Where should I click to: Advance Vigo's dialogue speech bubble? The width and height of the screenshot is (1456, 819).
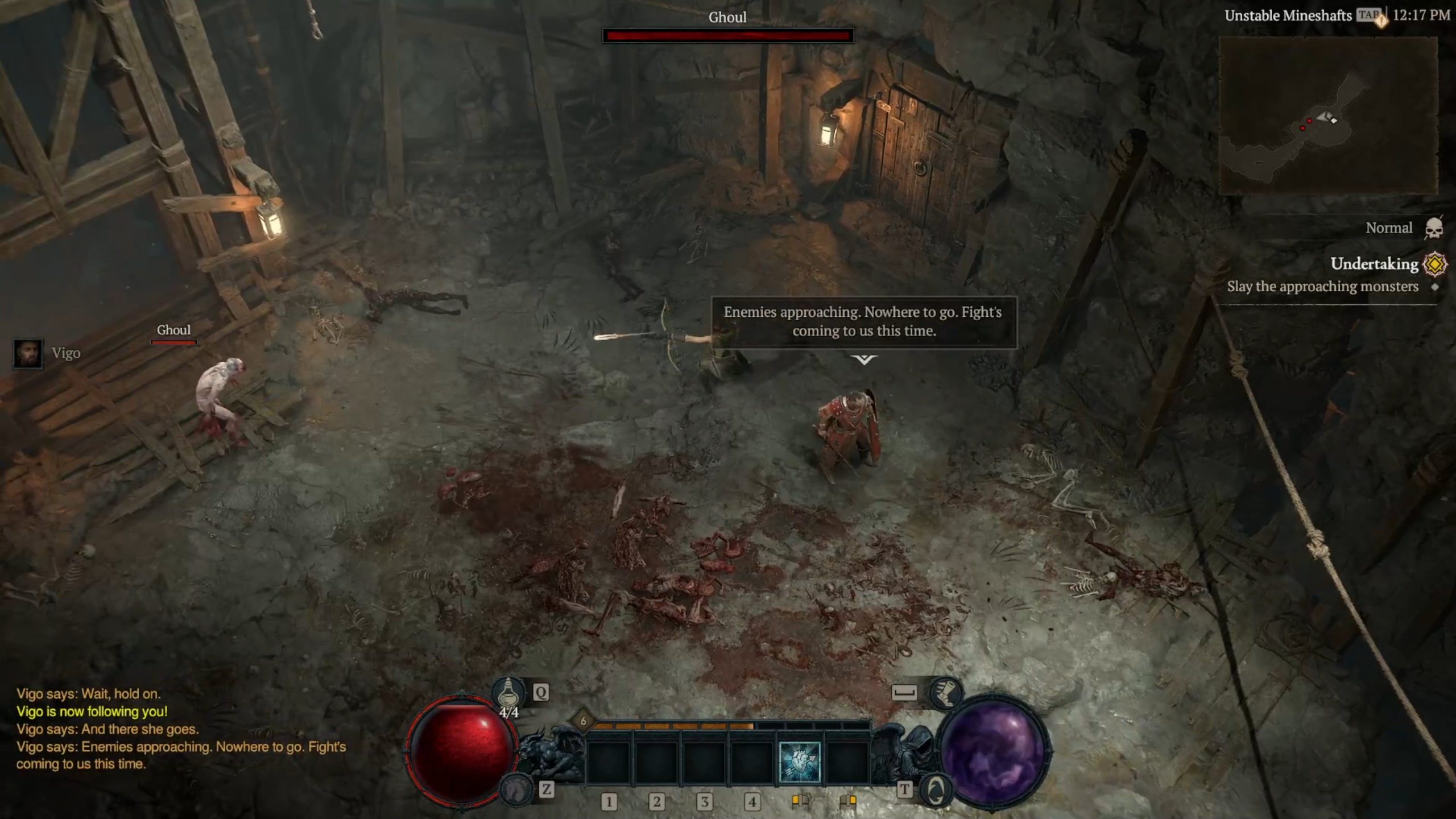(x=863, y=322)
